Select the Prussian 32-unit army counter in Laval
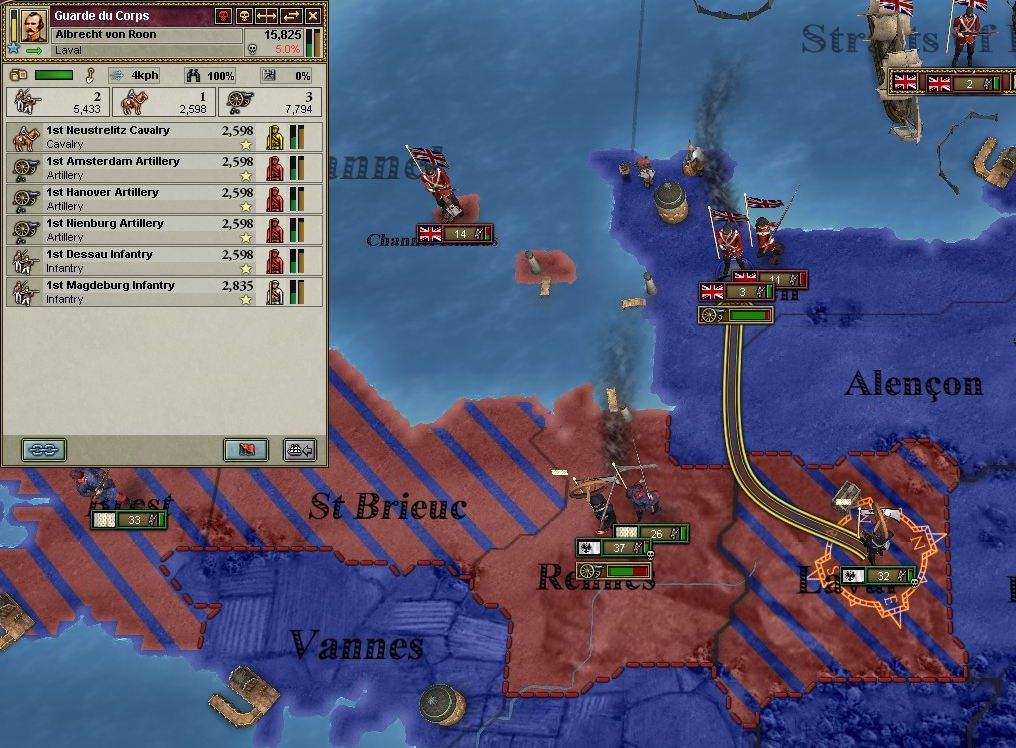 click(879, 576)
